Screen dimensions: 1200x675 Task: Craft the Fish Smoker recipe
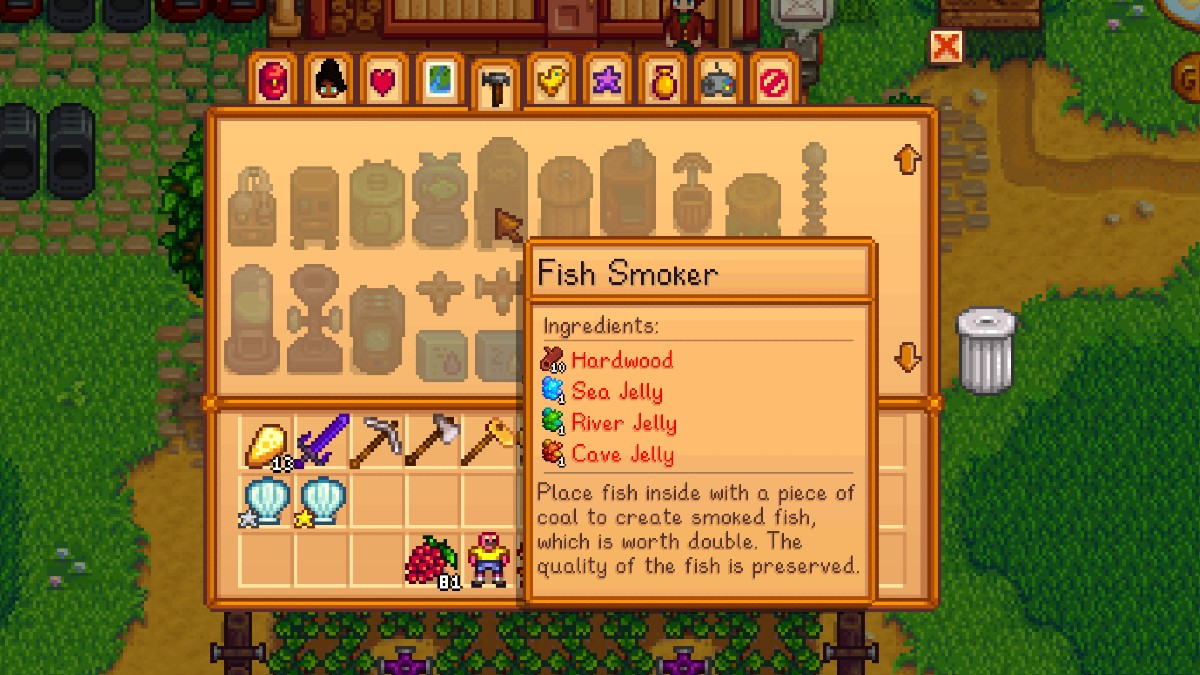point(502,190)
